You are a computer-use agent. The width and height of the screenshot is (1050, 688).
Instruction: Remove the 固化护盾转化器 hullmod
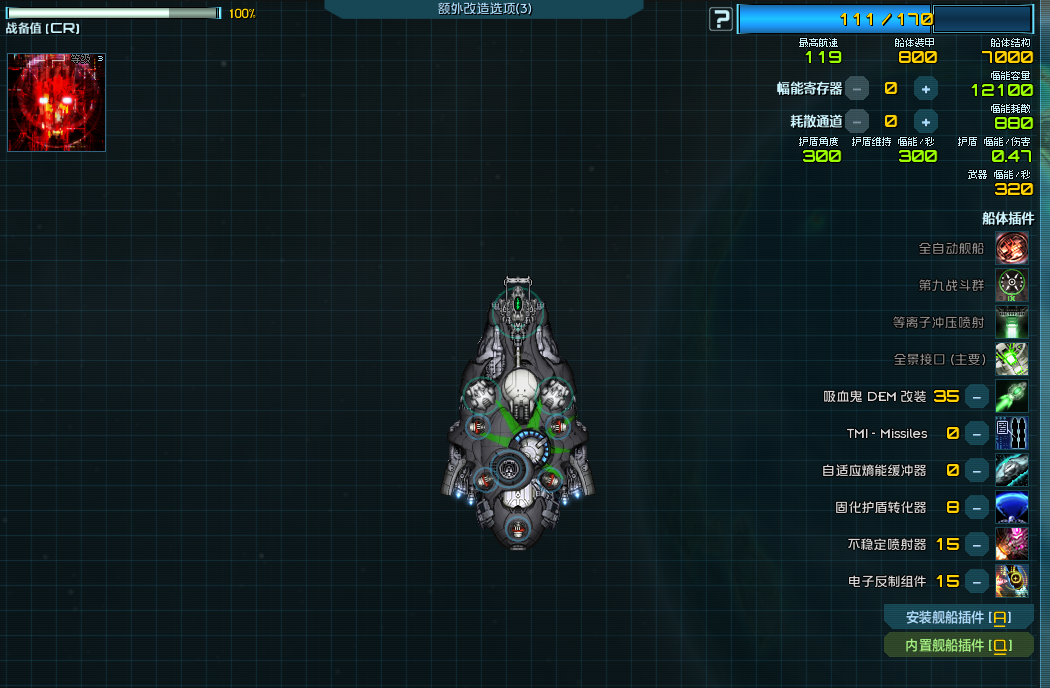977,507
